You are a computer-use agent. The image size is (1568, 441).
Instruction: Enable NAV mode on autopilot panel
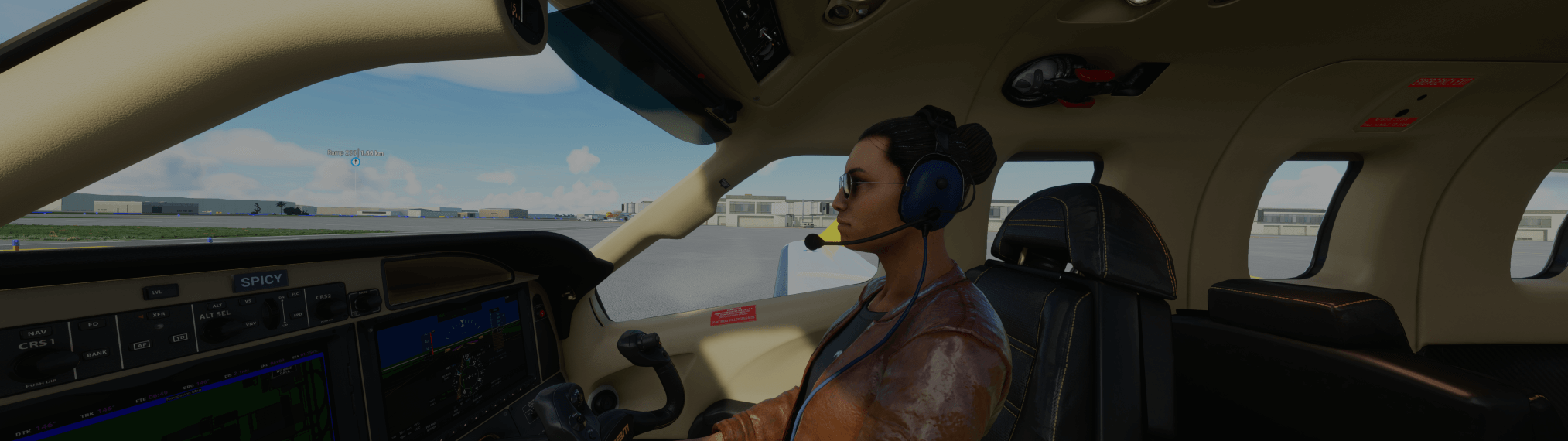pyautogui.click(x=37, y=332)
